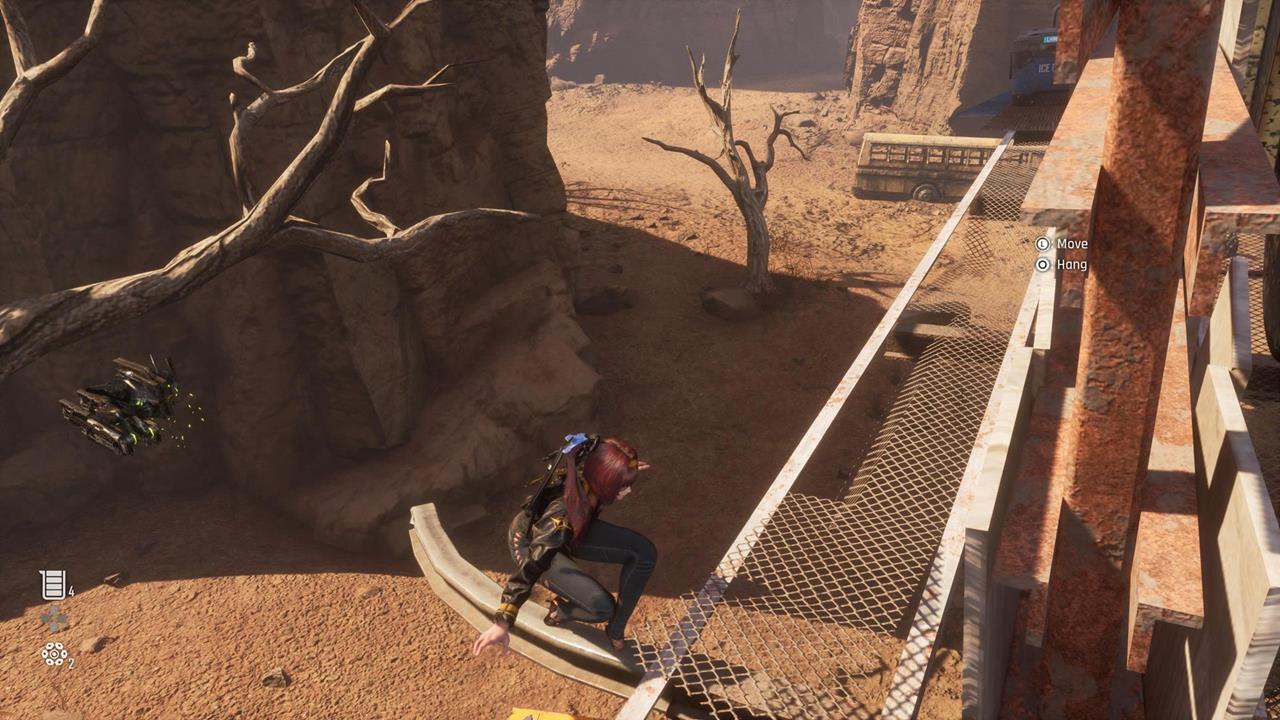Select the revolver cylinder ammo icon

click(x=53, y=654)
